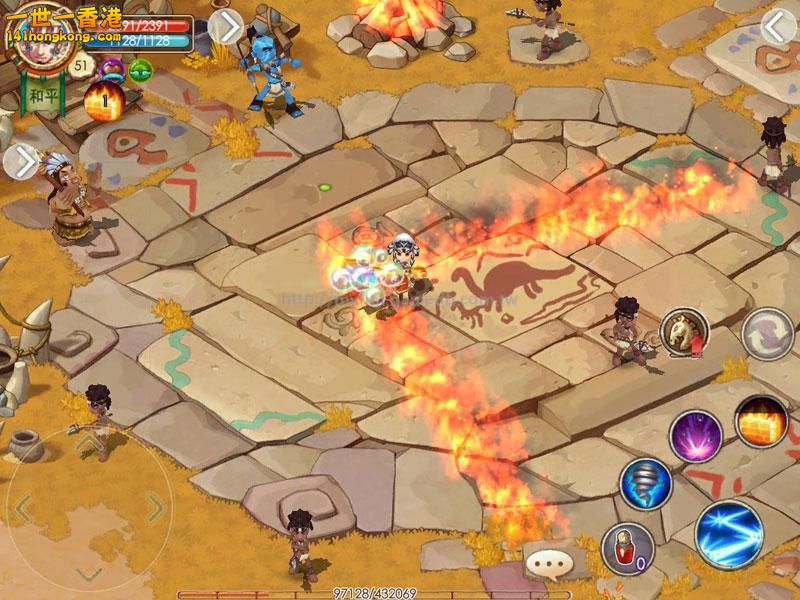This screenshot has height=600, width=800.
Task: Cast the fire wall skill
Action: tap(762, 420)
